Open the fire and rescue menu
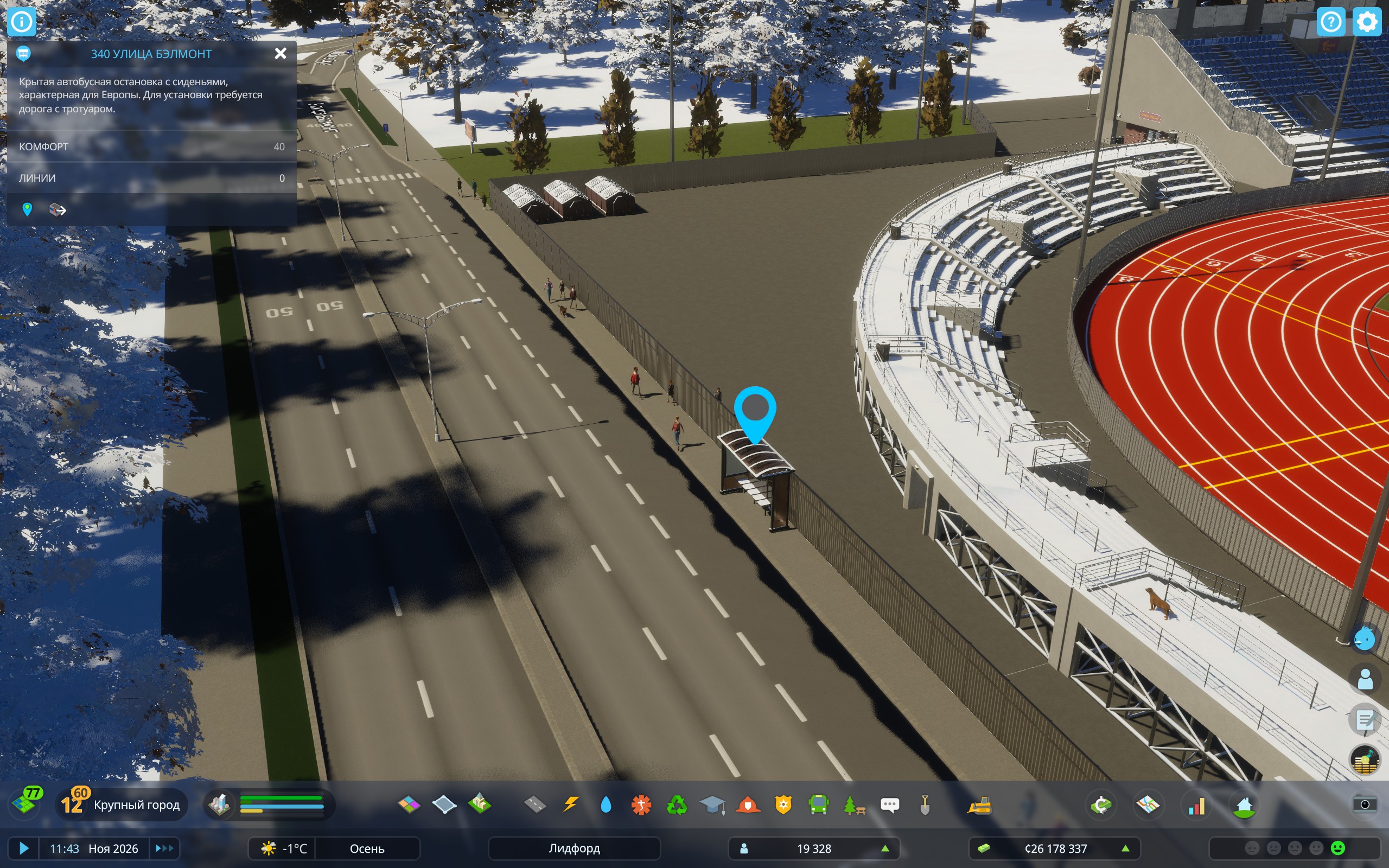This screenshot has width=1389, height=868. pyautogui.click(x=747, y=805)
